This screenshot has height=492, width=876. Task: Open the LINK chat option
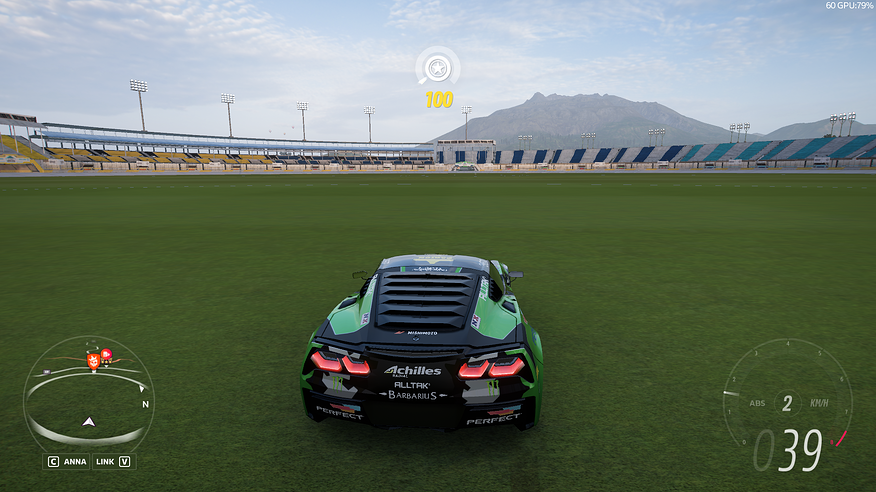(x=112, y=462)
